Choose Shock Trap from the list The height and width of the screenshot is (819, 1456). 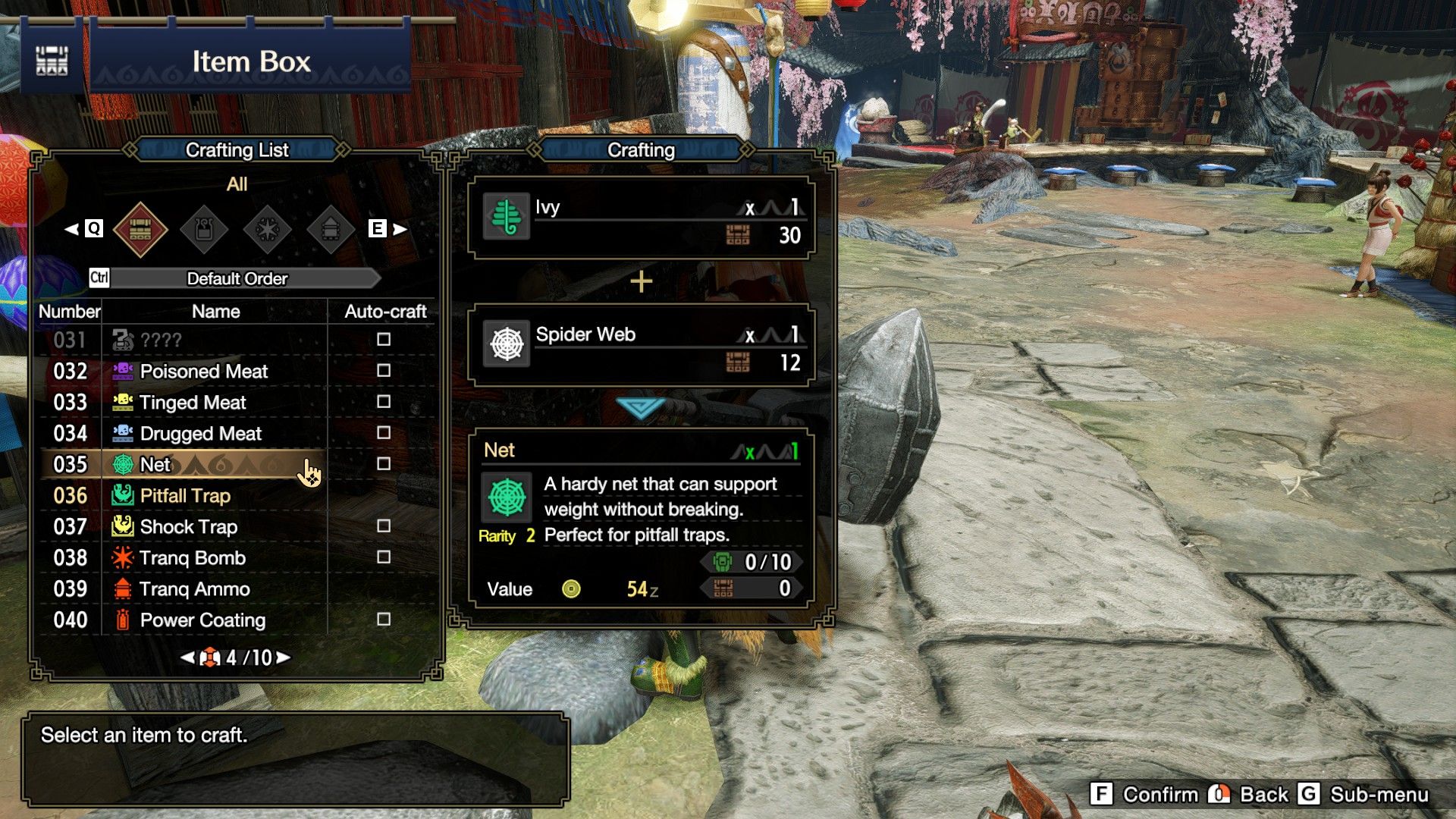(x=188, y=526)
